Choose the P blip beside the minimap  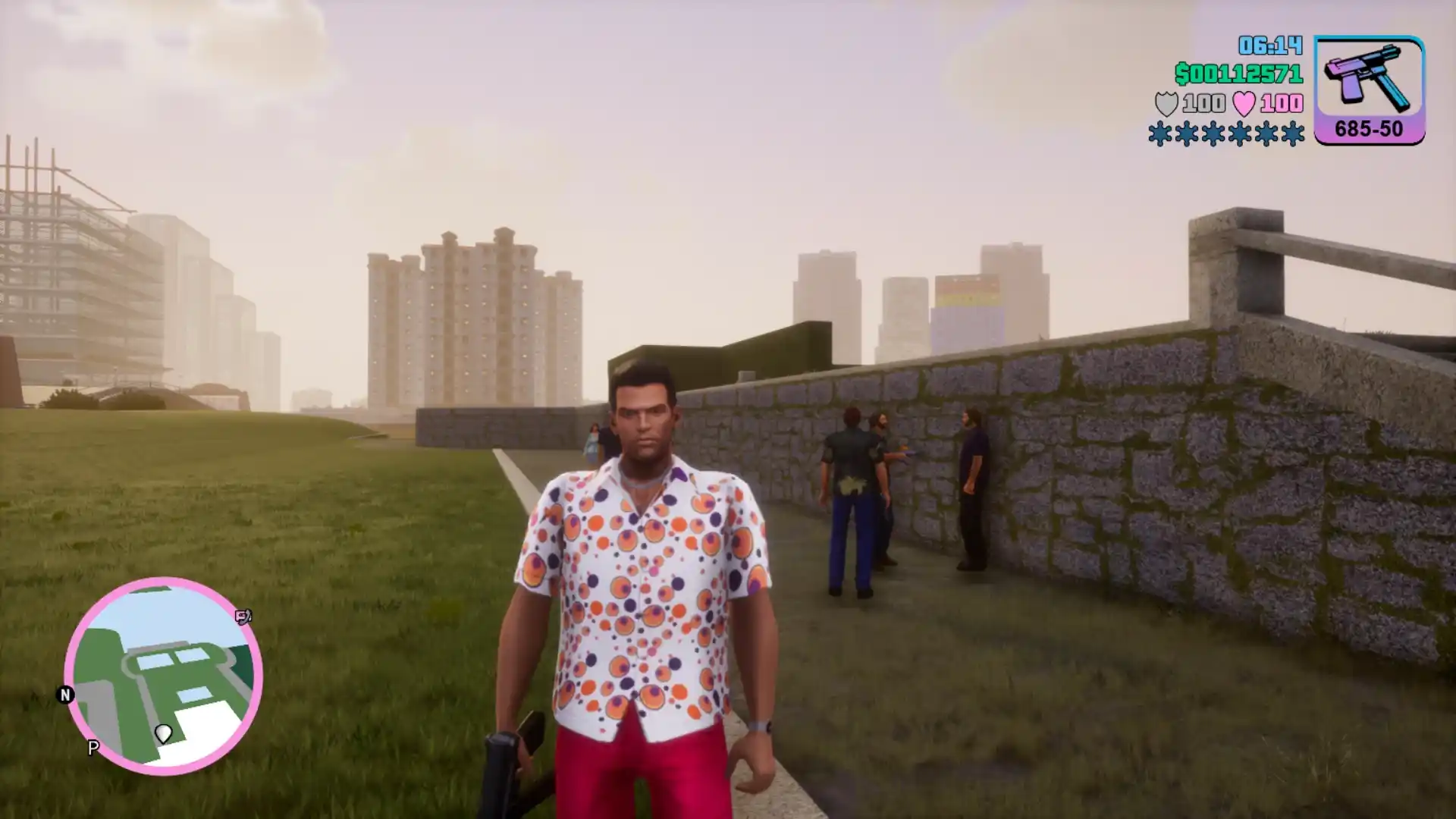(x=93, y=748)
